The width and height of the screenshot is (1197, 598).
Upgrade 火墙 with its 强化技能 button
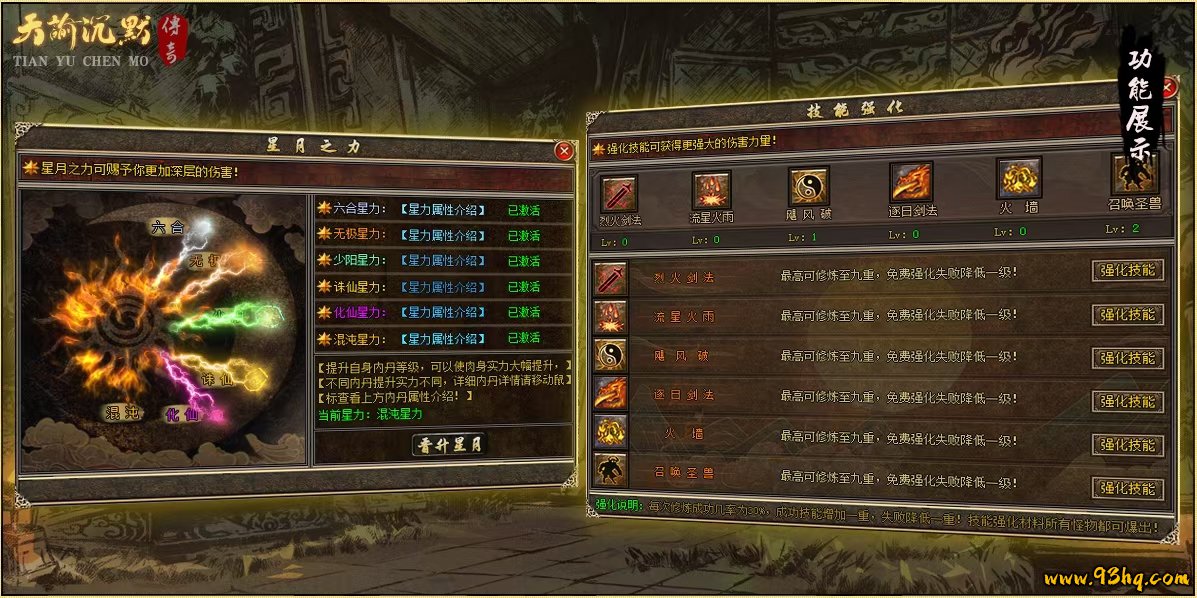click(1127, 445)
